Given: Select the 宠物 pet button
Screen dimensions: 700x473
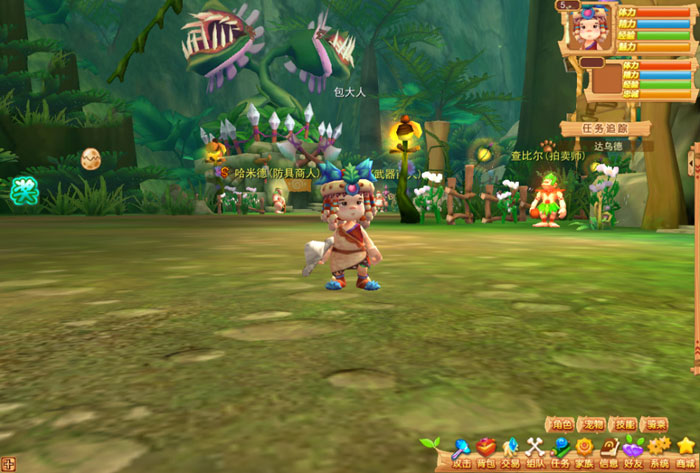Looking at the screenshot, I should coord(593,424).
